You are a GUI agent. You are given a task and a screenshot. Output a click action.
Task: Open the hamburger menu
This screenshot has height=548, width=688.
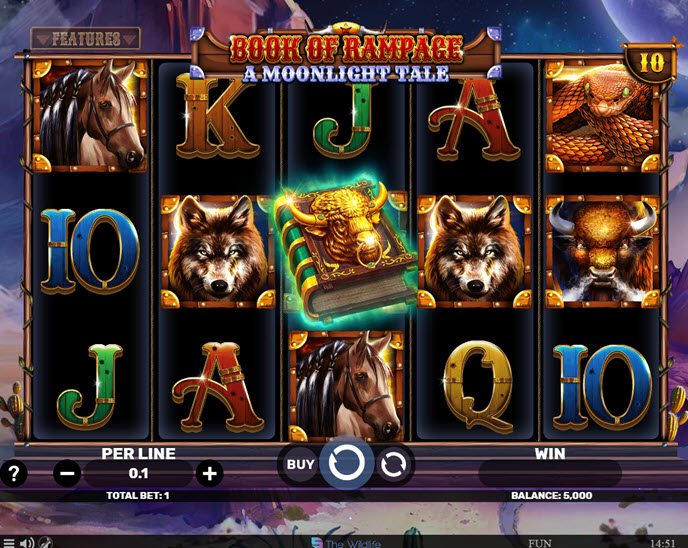pos(8,542)
